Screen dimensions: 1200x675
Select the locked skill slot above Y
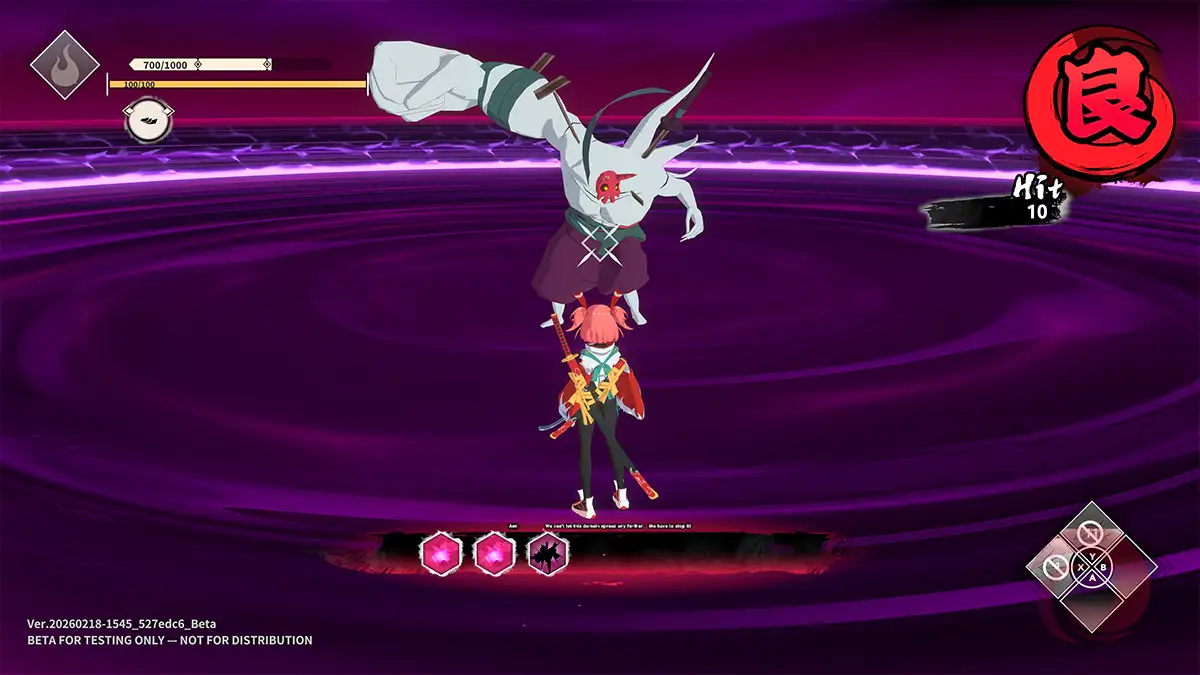pos(1089,533)
